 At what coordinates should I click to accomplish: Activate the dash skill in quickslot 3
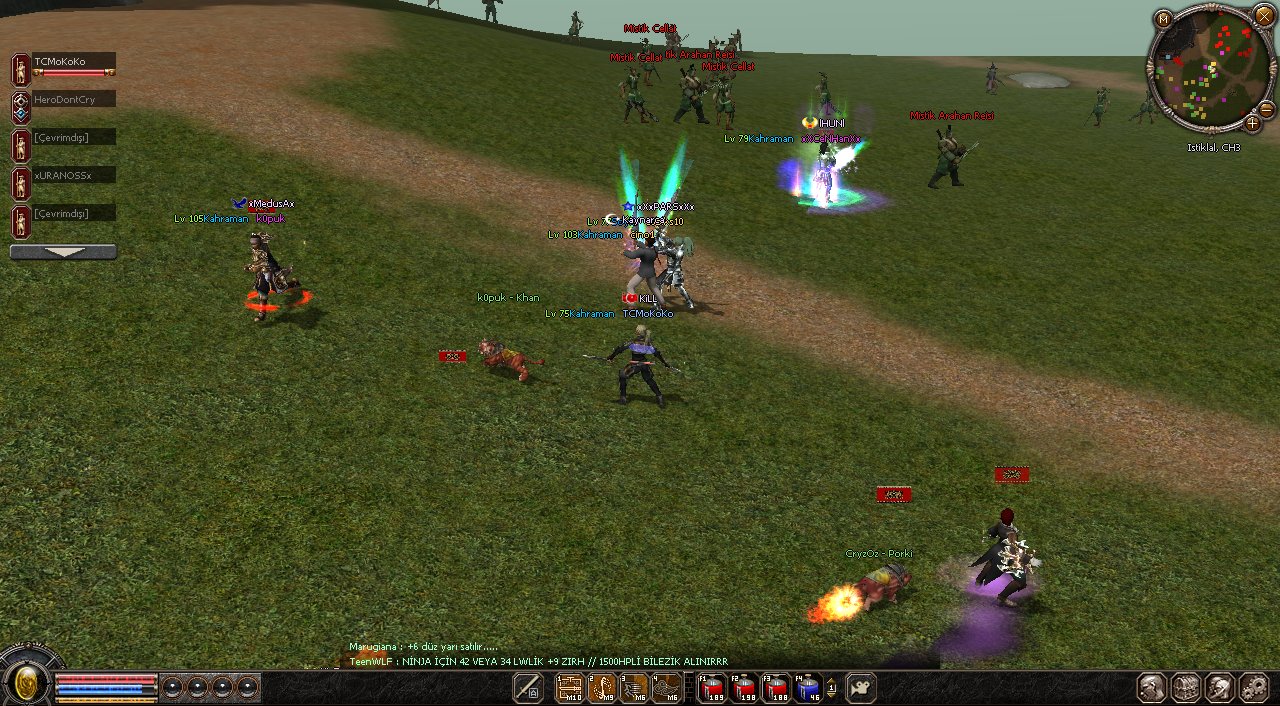tap(634, 688)
